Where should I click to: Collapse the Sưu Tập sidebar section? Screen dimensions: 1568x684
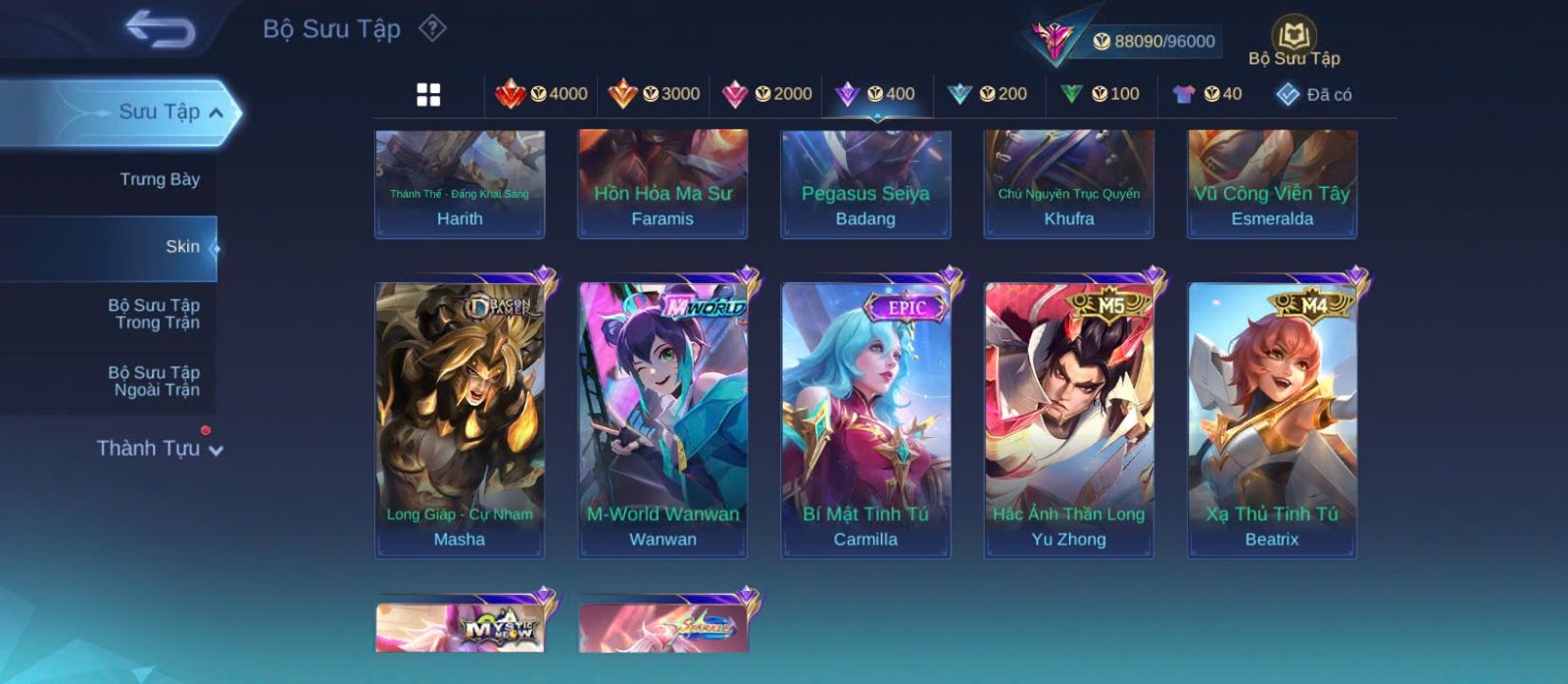[x=217, y=113]
